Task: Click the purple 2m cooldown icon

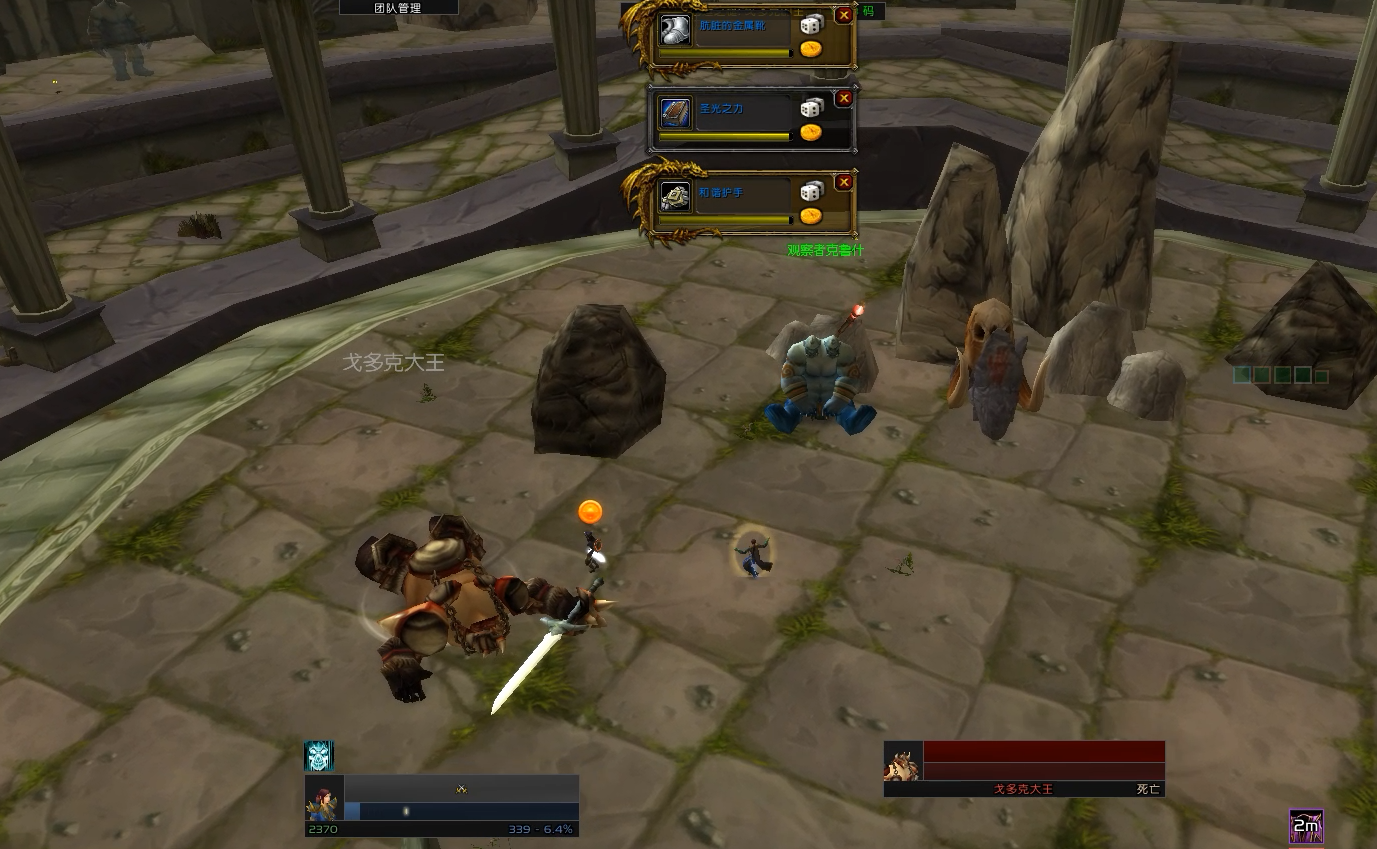Action: pos(1306,826)
